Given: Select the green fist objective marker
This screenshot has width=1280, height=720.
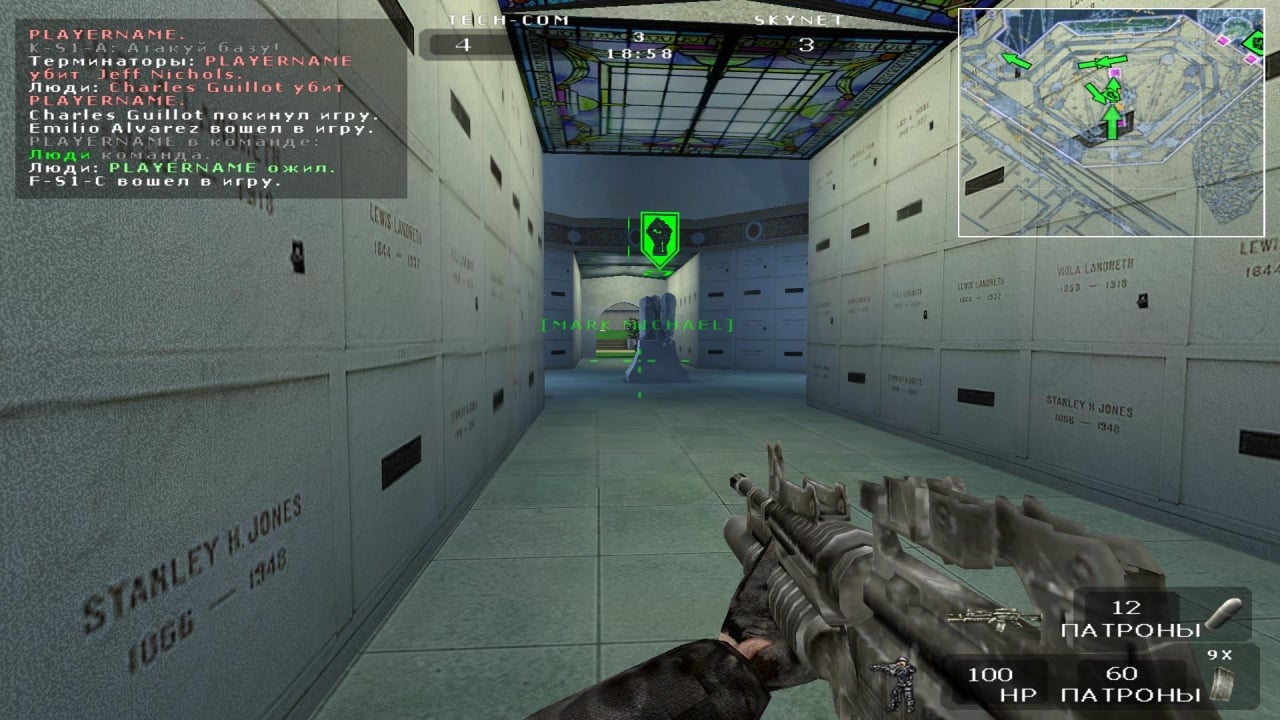Looking at the screenshot, I should tap(659, 239).
